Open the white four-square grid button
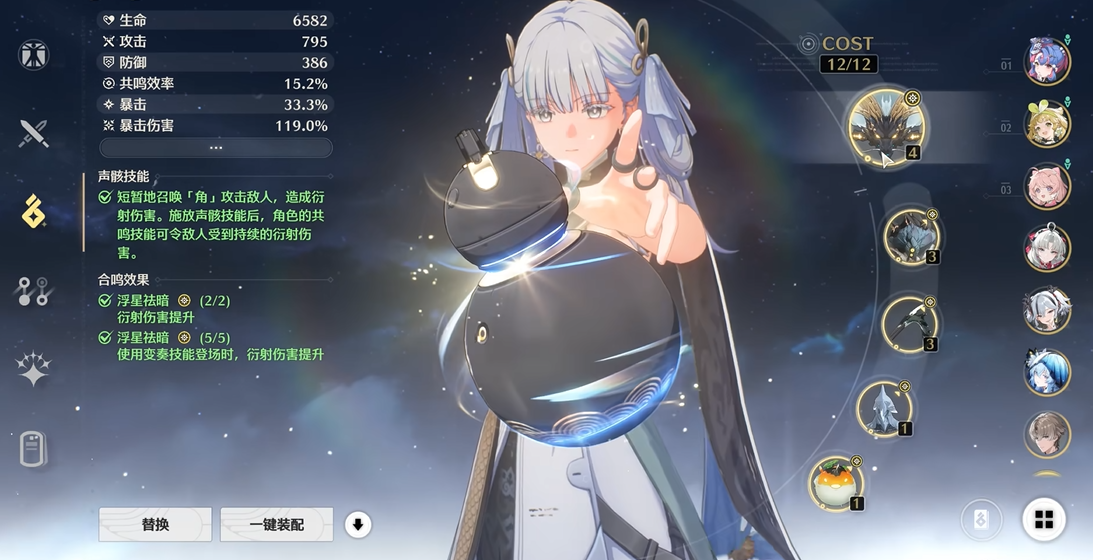Screen dimensions: 1093x560 (x=1044, y=519)
